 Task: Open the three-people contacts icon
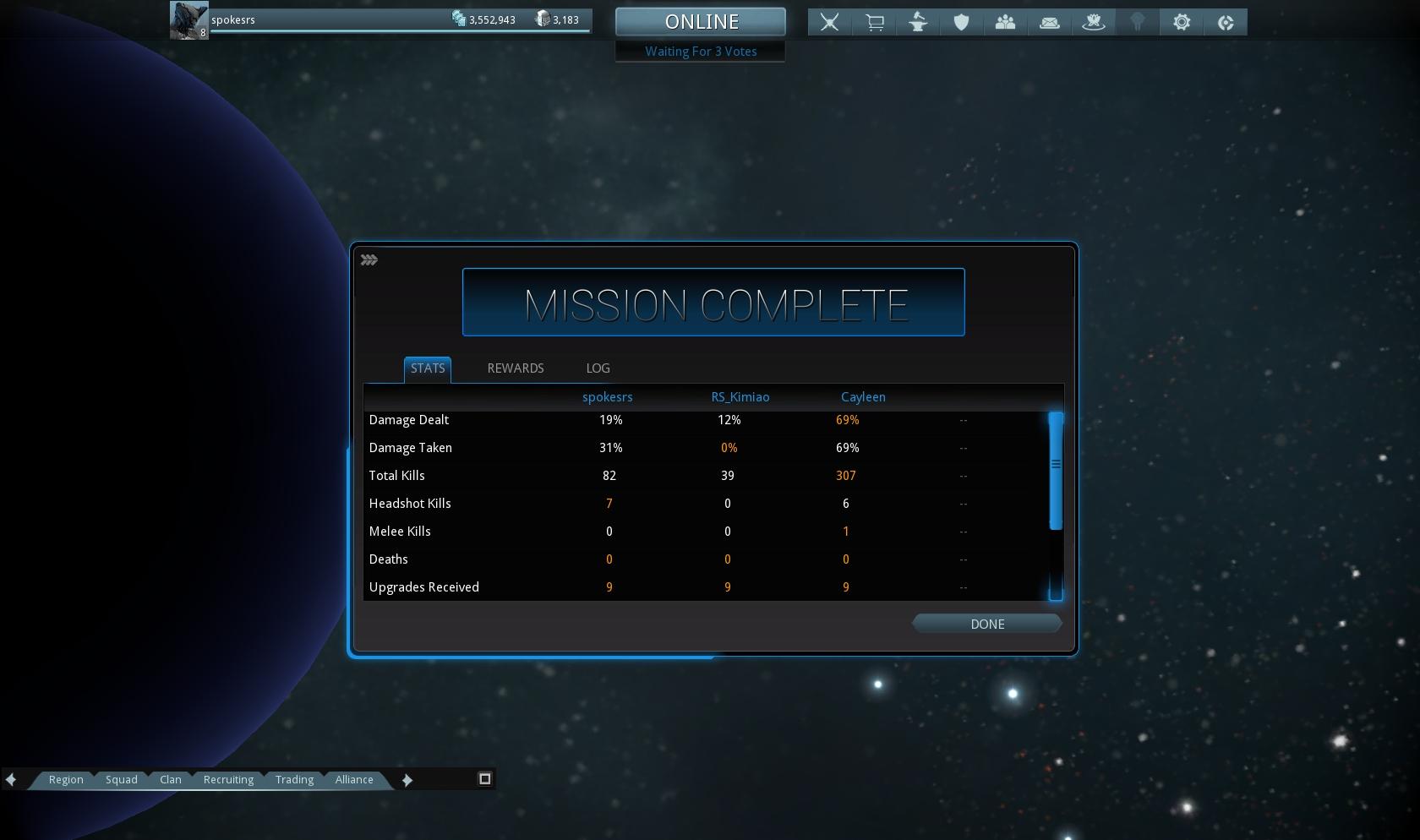(x=1005, y=22)
